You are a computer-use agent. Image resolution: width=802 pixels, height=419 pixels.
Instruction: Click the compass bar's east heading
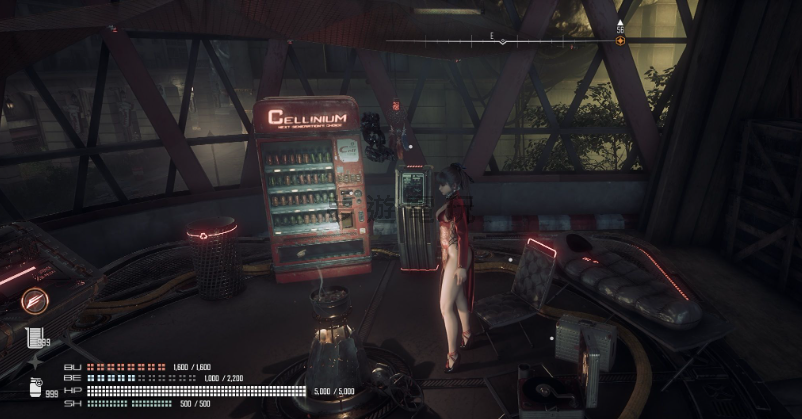click(492, 35)
